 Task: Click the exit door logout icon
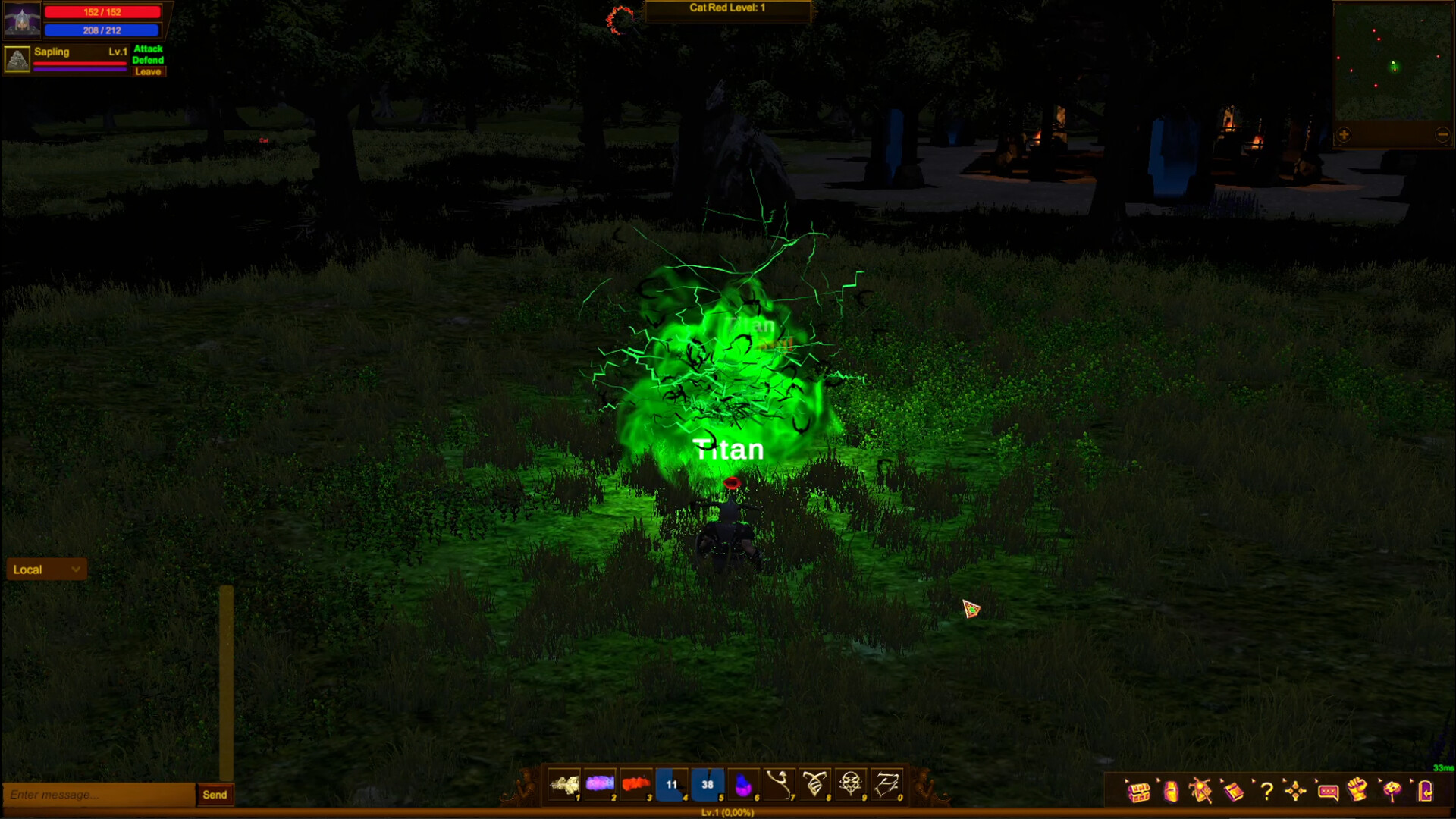point(1425,792)
